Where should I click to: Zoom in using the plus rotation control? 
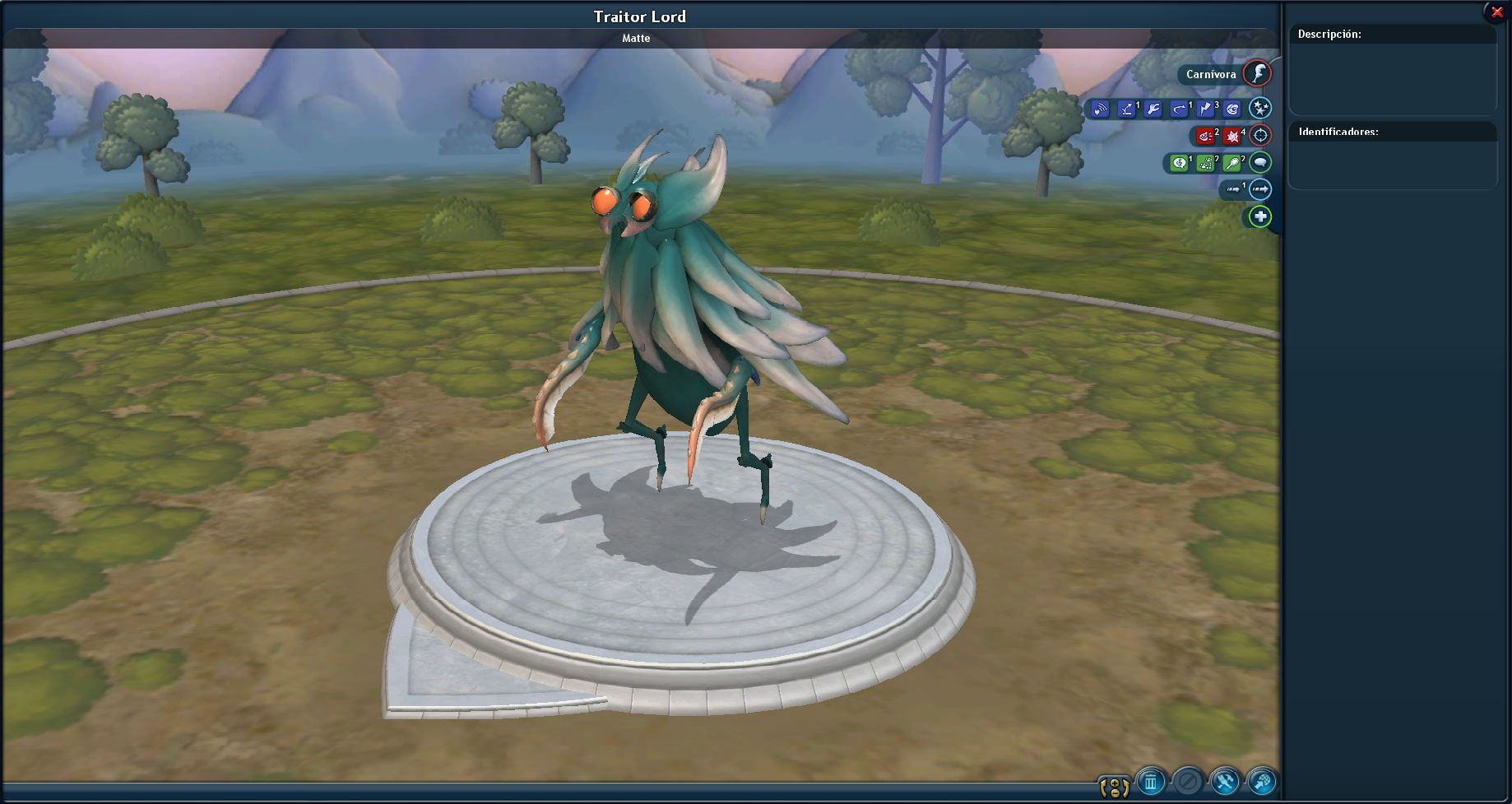[x=1115, y=783]
